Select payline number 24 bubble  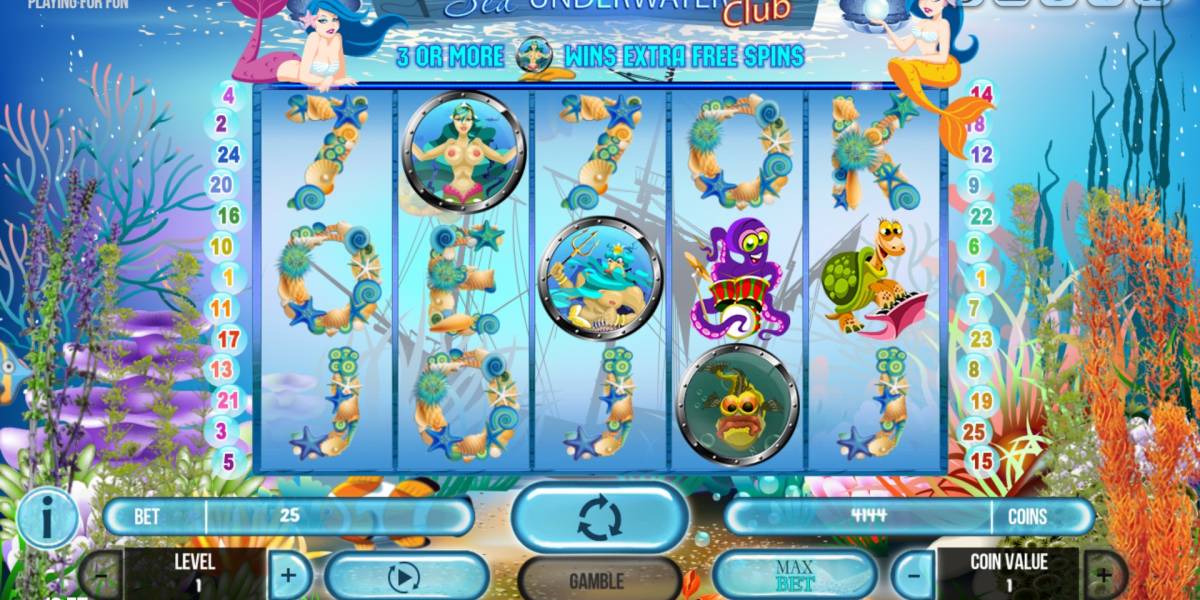[x=228, y=154]
